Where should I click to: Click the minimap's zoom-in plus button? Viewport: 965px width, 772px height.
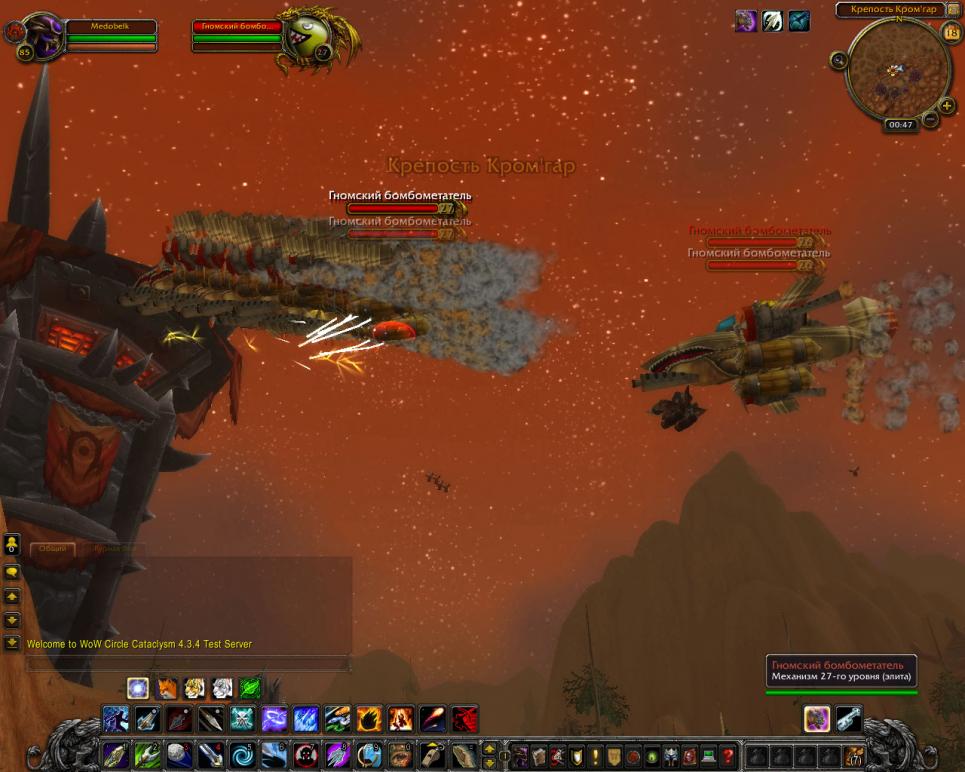point(947,106)
